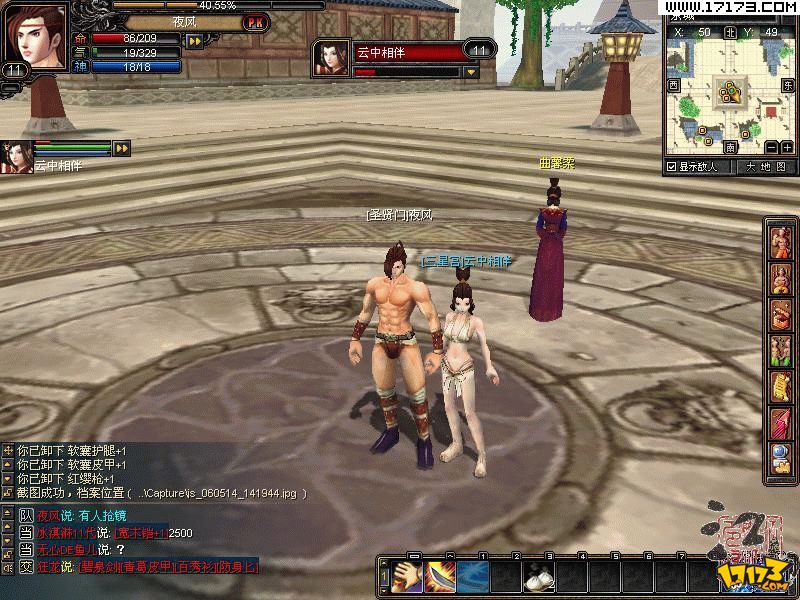
Task: Click the yellow arrow button beside party member bars
Action: point(122,148)
